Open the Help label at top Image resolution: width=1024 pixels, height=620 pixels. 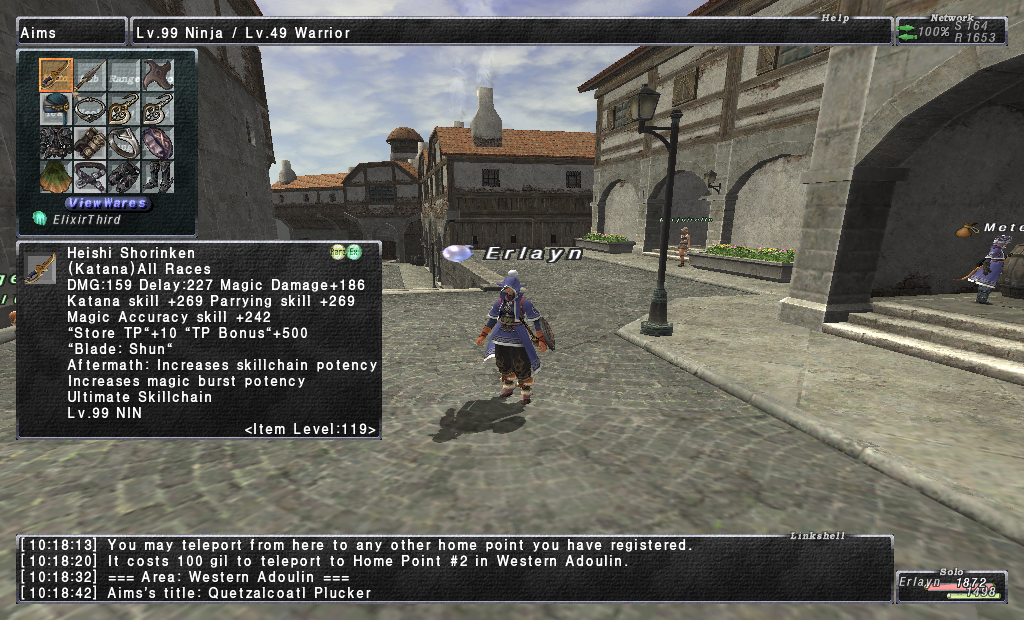point(834,18)
